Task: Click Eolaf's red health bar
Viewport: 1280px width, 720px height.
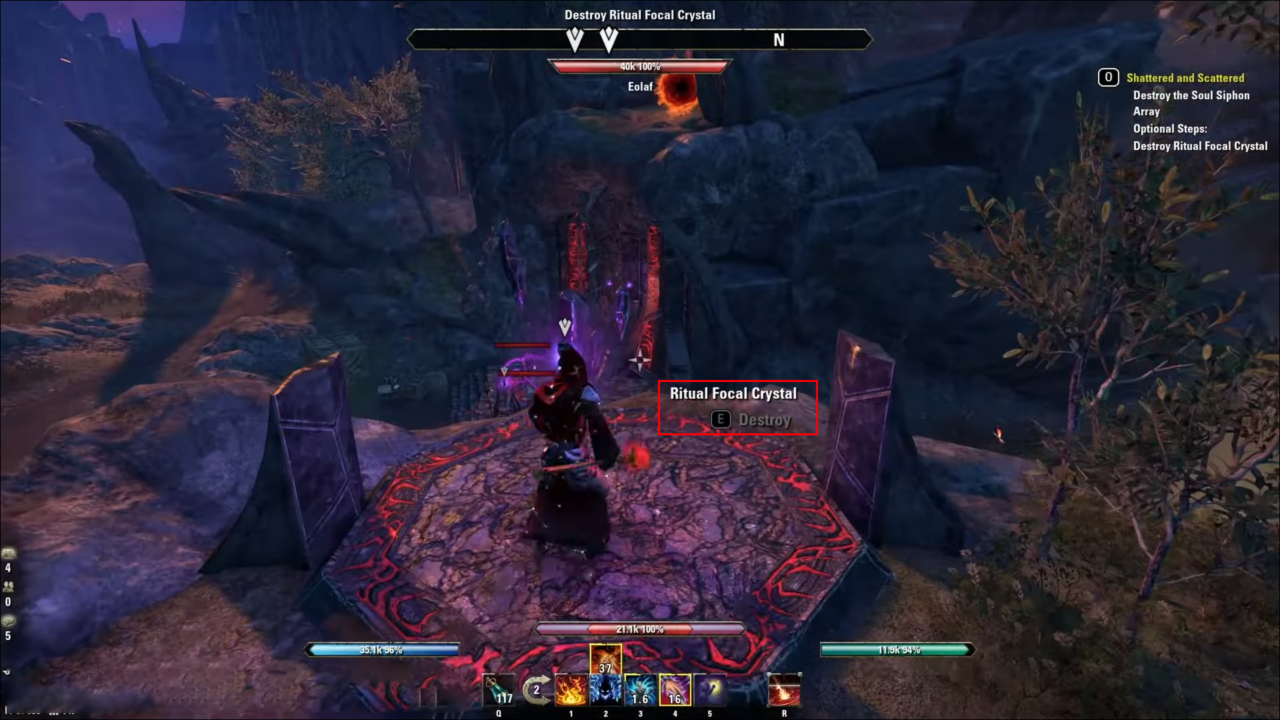Action: coord(640,66)
